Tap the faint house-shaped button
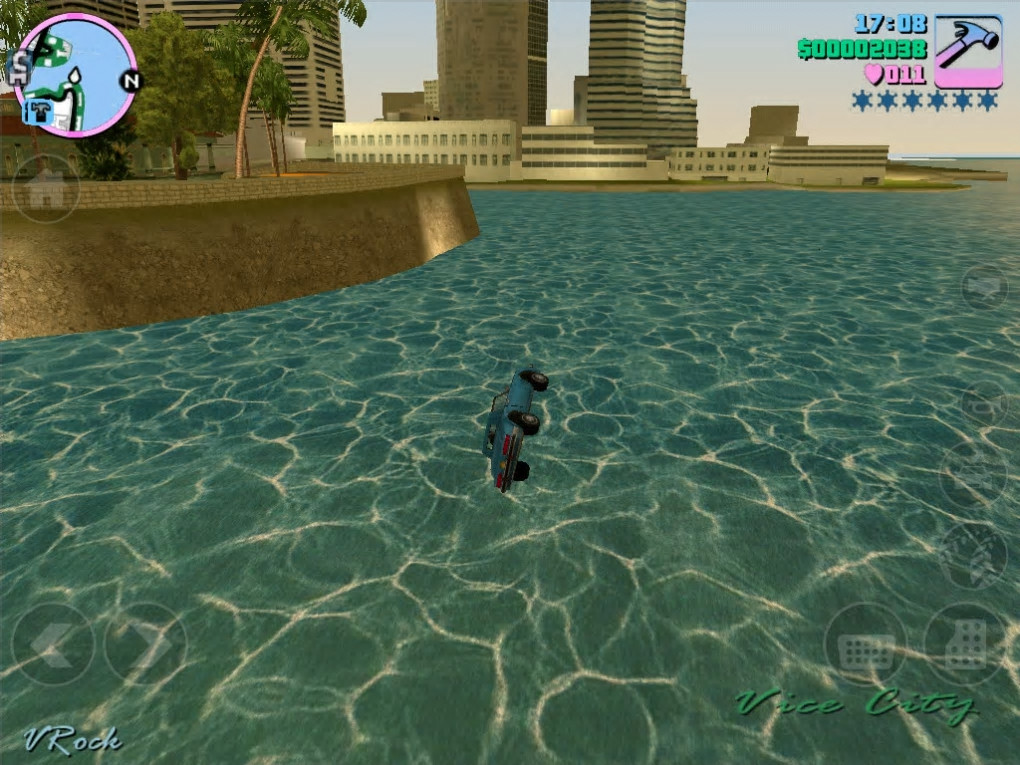The width and height of the screenshot is (1020, 765). click(46, 188)
